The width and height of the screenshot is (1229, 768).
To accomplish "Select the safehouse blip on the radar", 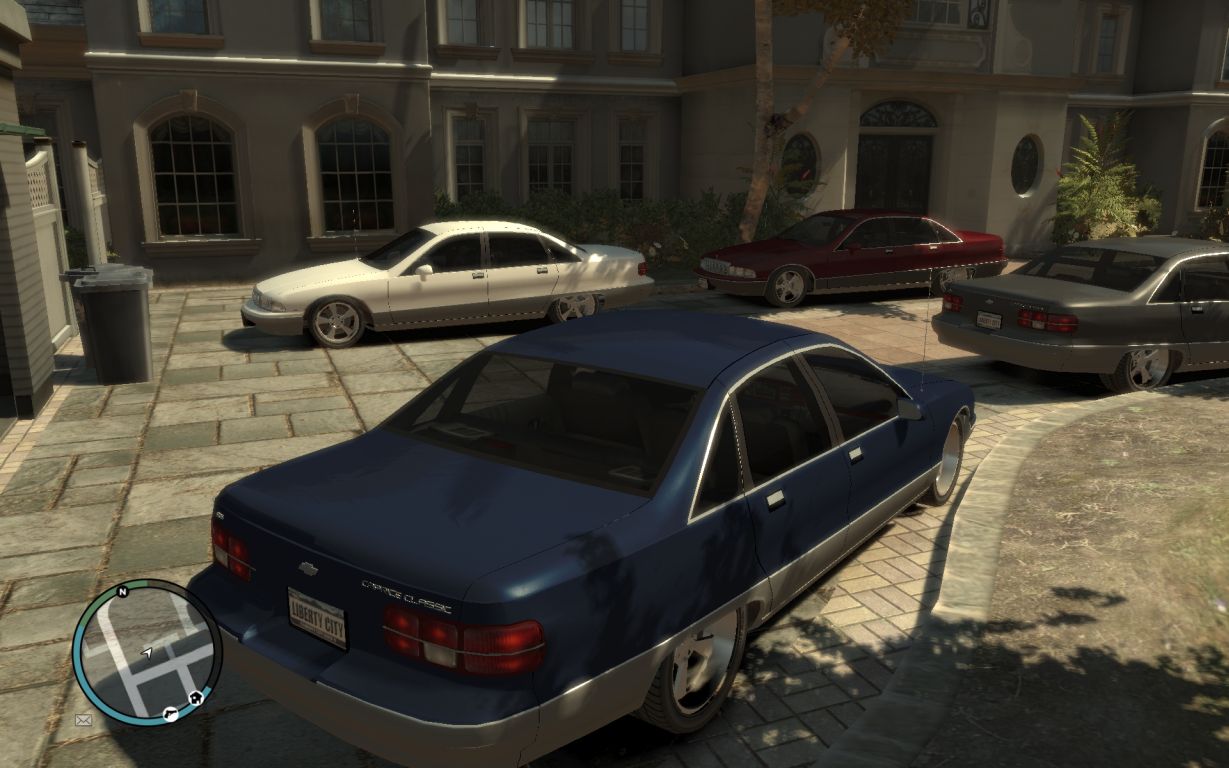I will [196, 697].
